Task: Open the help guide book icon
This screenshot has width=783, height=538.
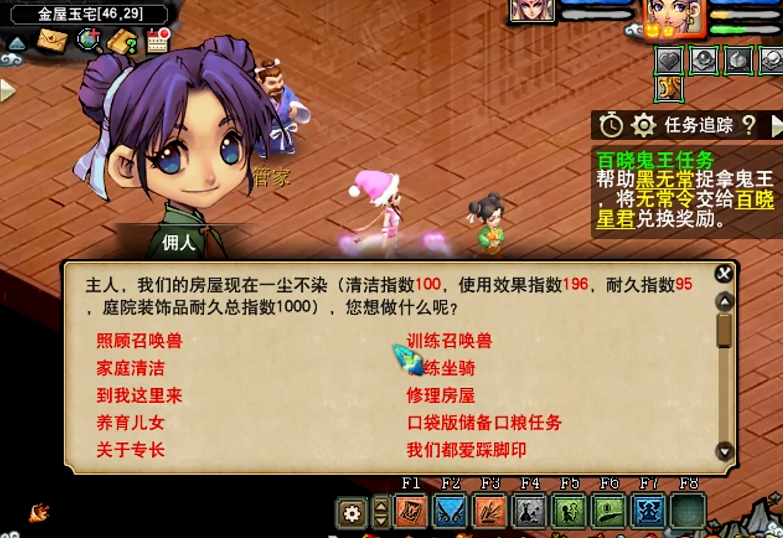Action: [x=123, y=41]
